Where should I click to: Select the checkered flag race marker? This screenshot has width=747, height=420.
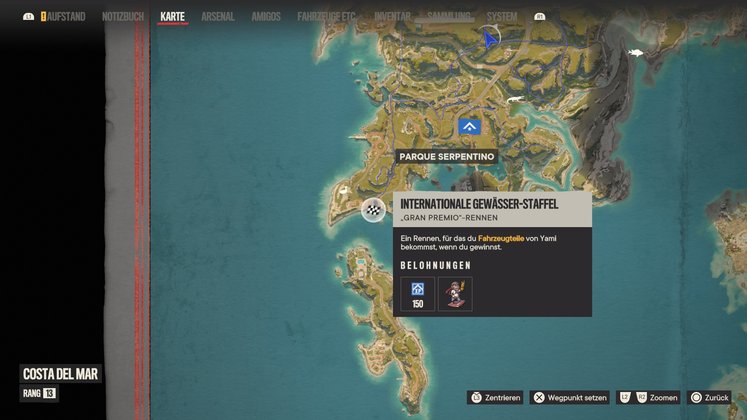click(373, 210)
